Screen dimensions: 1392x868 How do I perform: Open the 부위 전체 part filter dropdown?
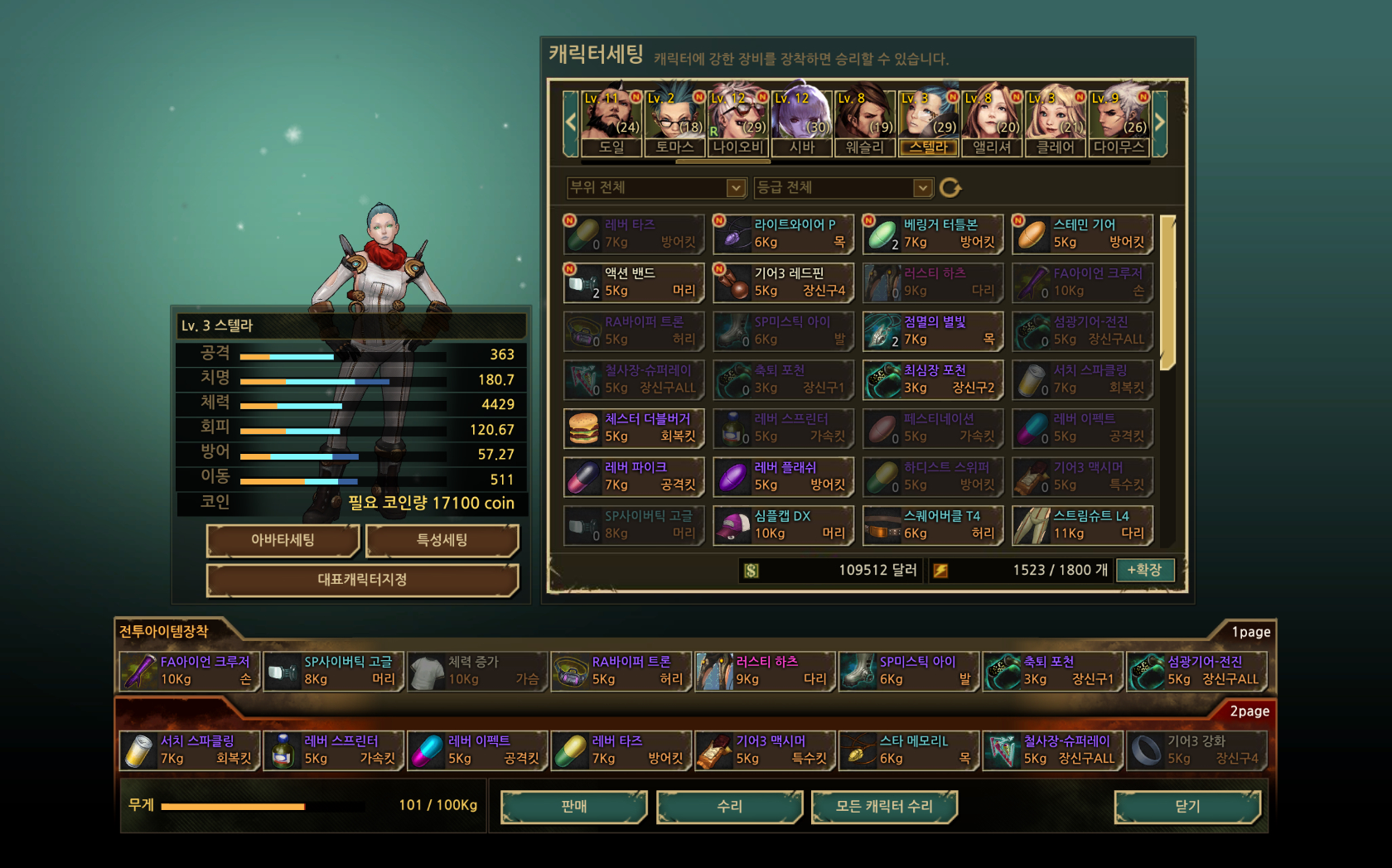coord(656,188)
